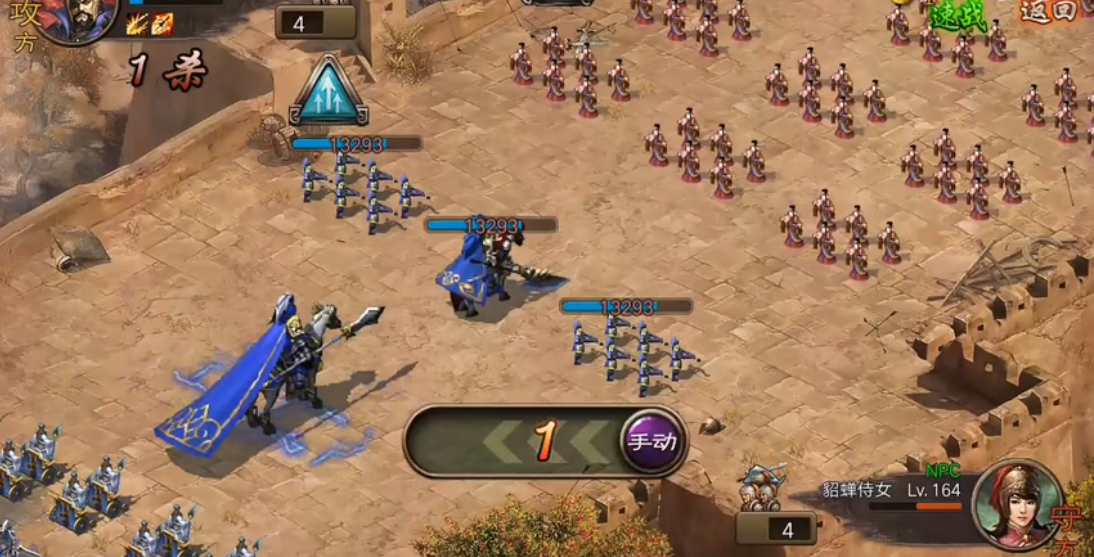Activate the green 速战 quick battle button

[x=956, y=15]
